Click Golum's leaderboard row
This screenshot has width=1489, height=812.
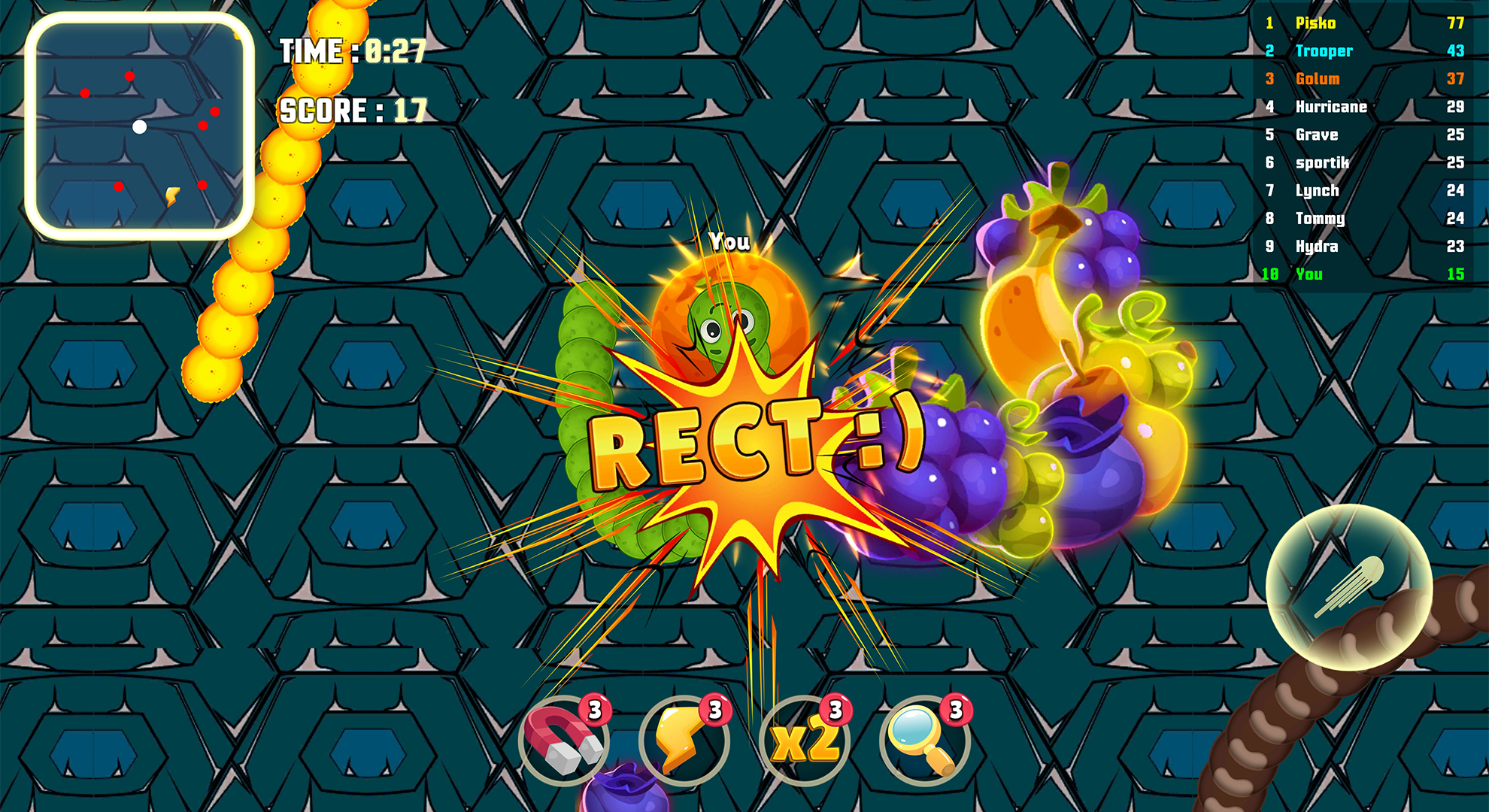tap(1318, 80)
